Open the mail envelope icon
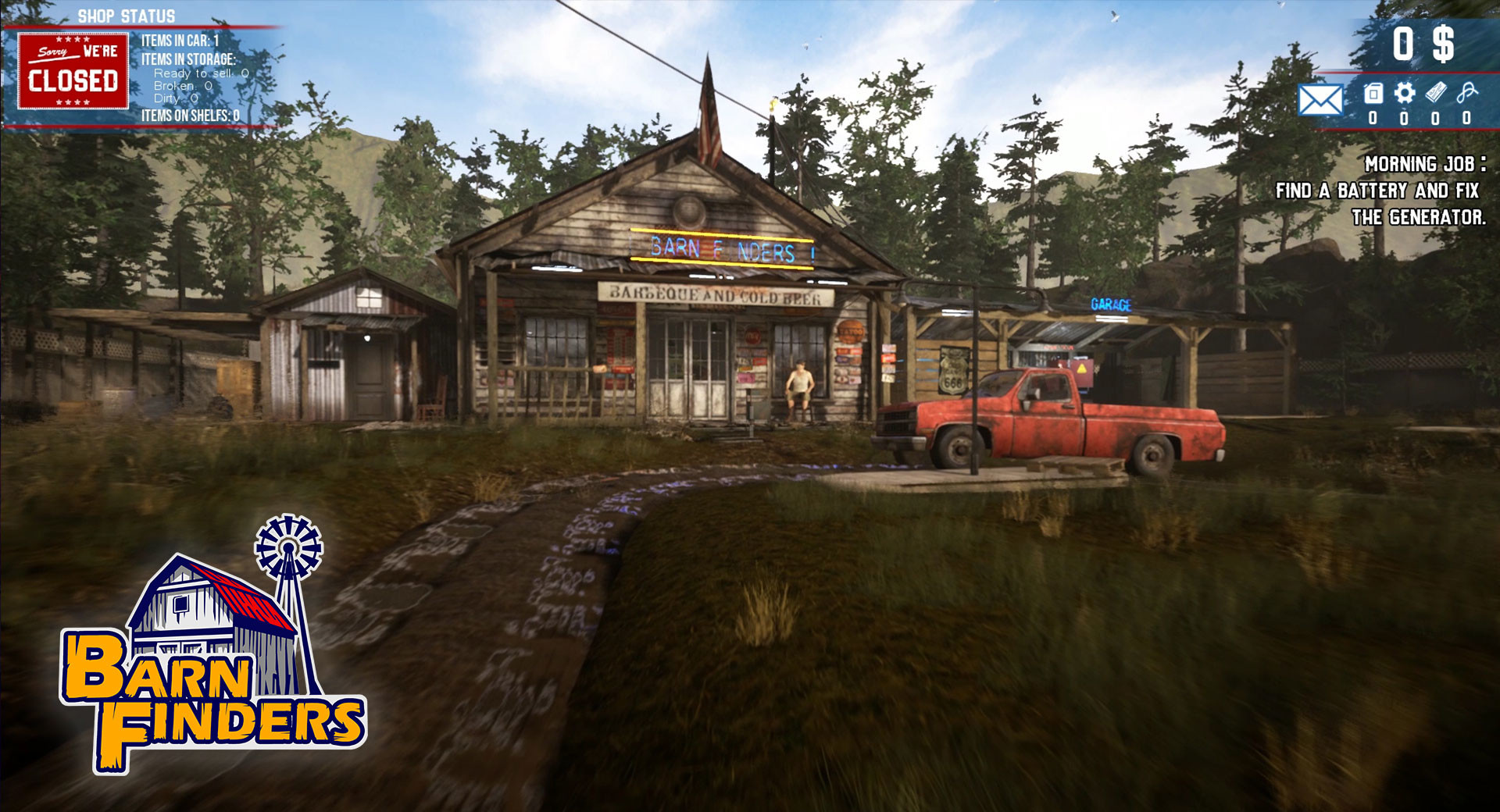 1321,100
